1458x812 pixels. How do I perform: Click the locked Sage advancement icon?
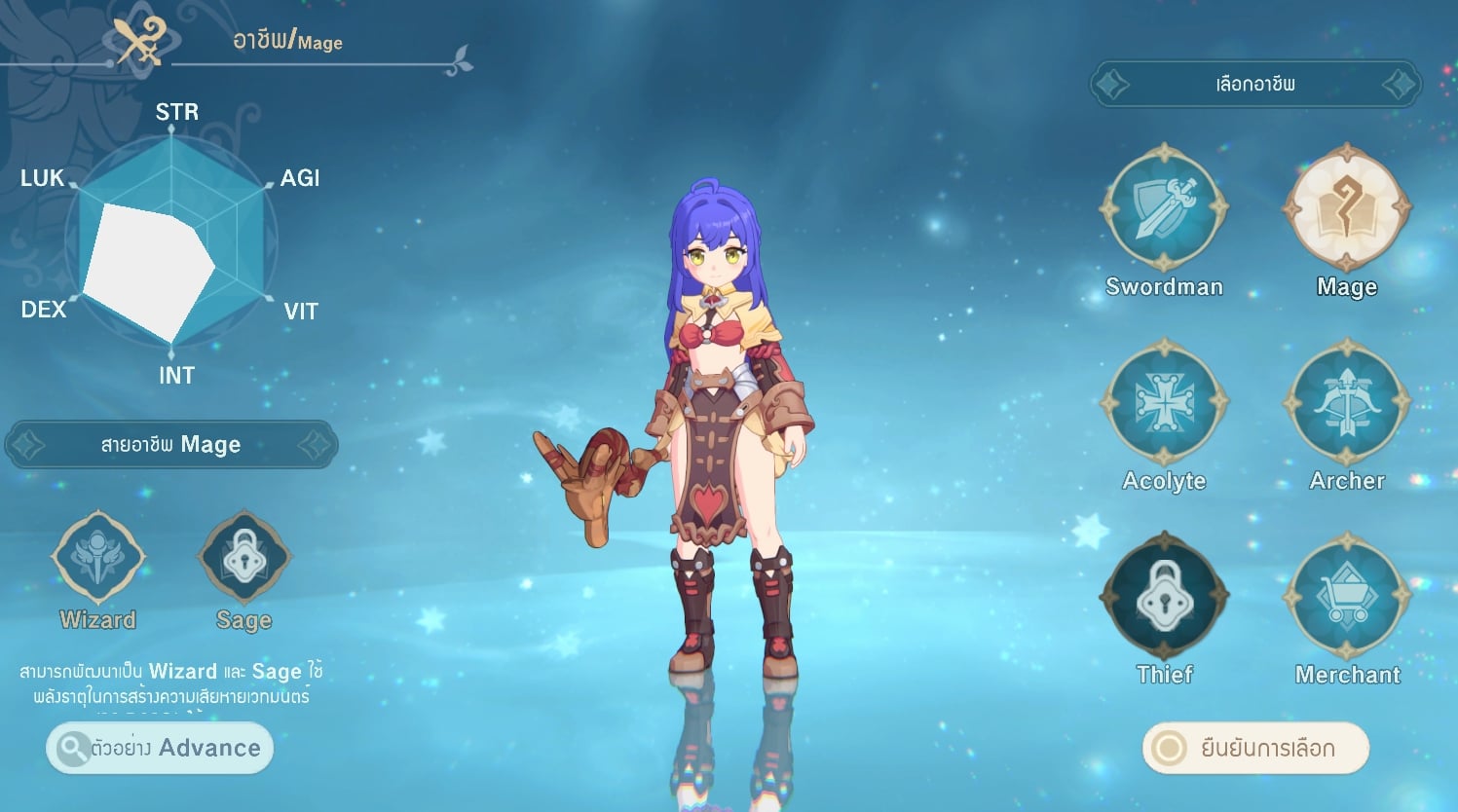click(x=243, y=558)
